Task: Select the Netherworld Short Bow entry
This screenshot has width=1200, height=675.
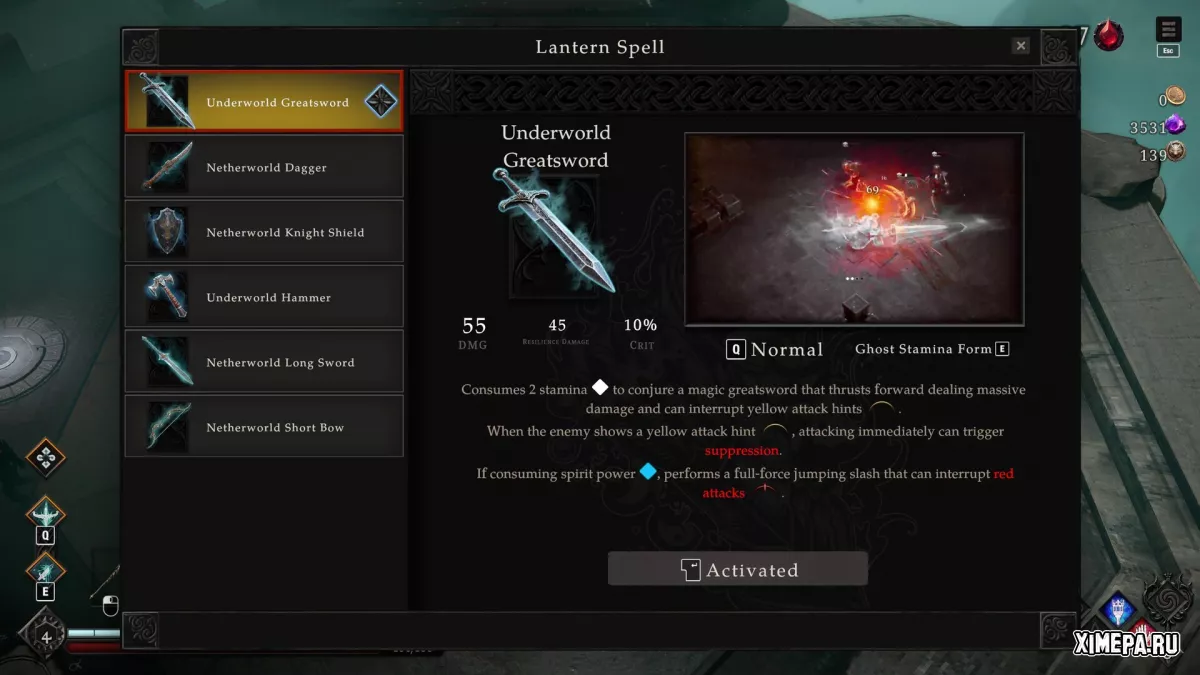Action: pos(264,427)
